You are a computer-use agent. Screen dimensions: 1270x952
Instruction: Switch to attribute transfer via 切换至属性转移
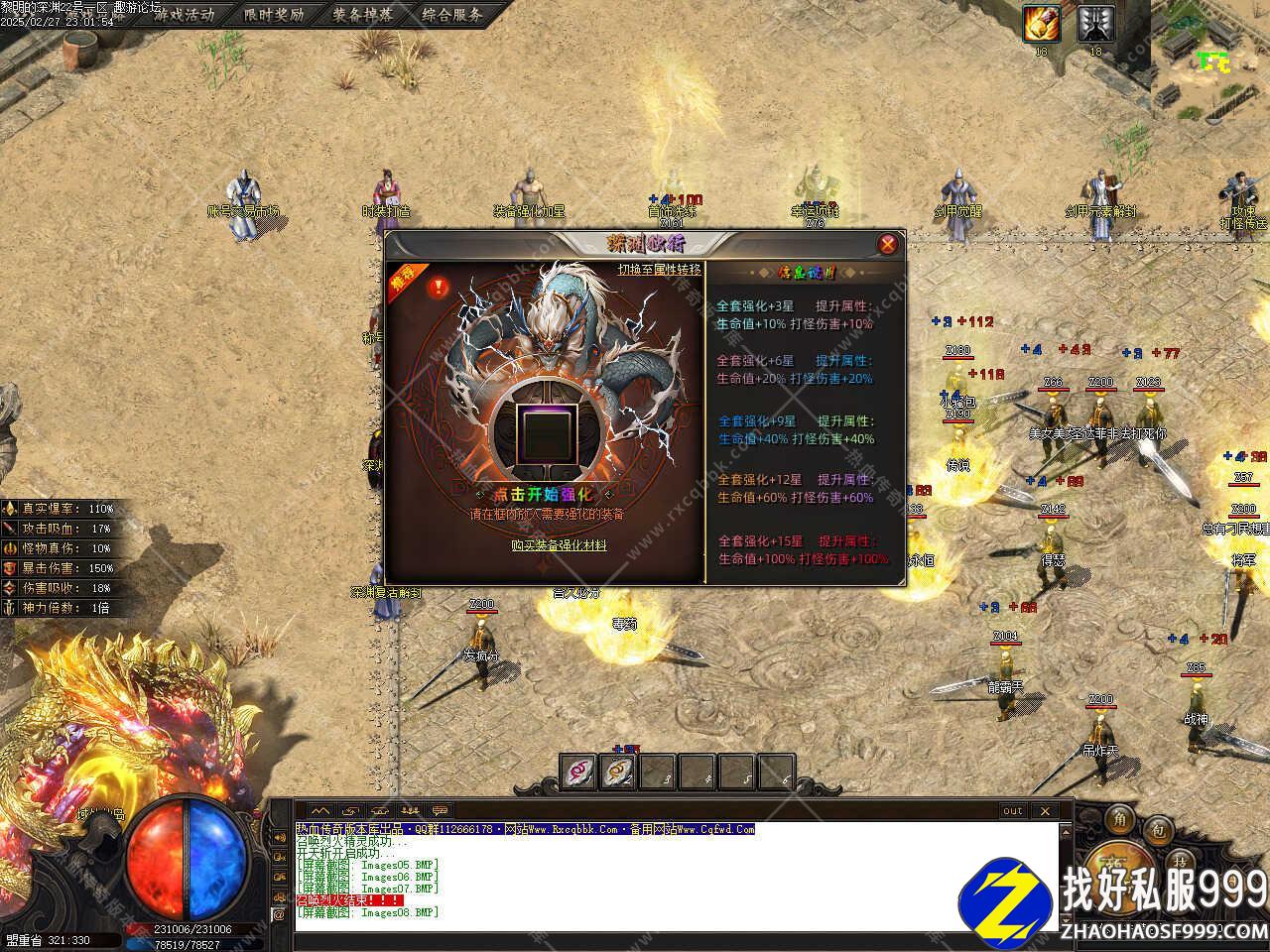click(x=659, y=270)
